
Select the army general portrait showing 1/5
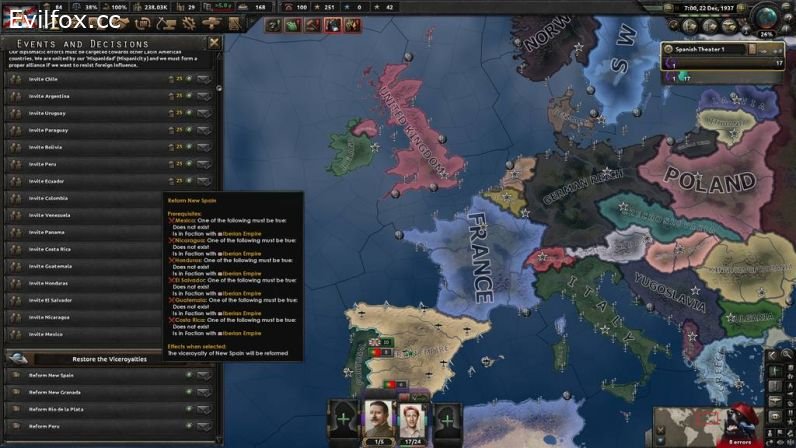[x=379, y=422]
